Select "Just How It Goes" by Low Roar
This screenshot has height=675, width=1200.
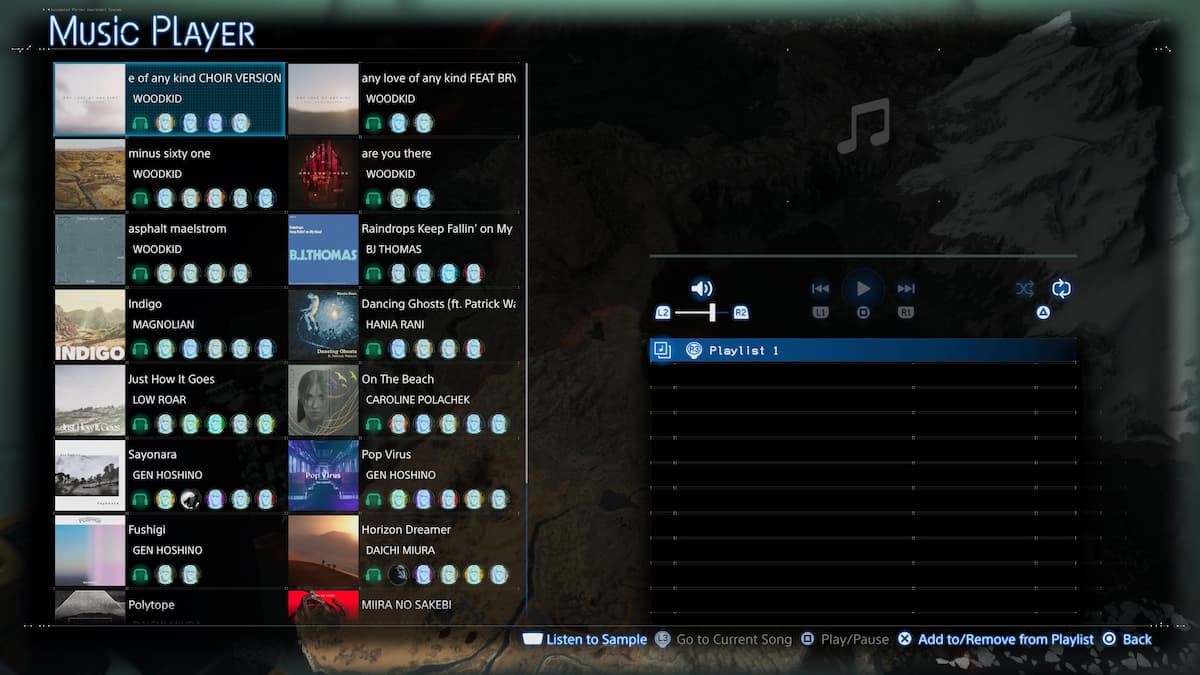(170, 399)
